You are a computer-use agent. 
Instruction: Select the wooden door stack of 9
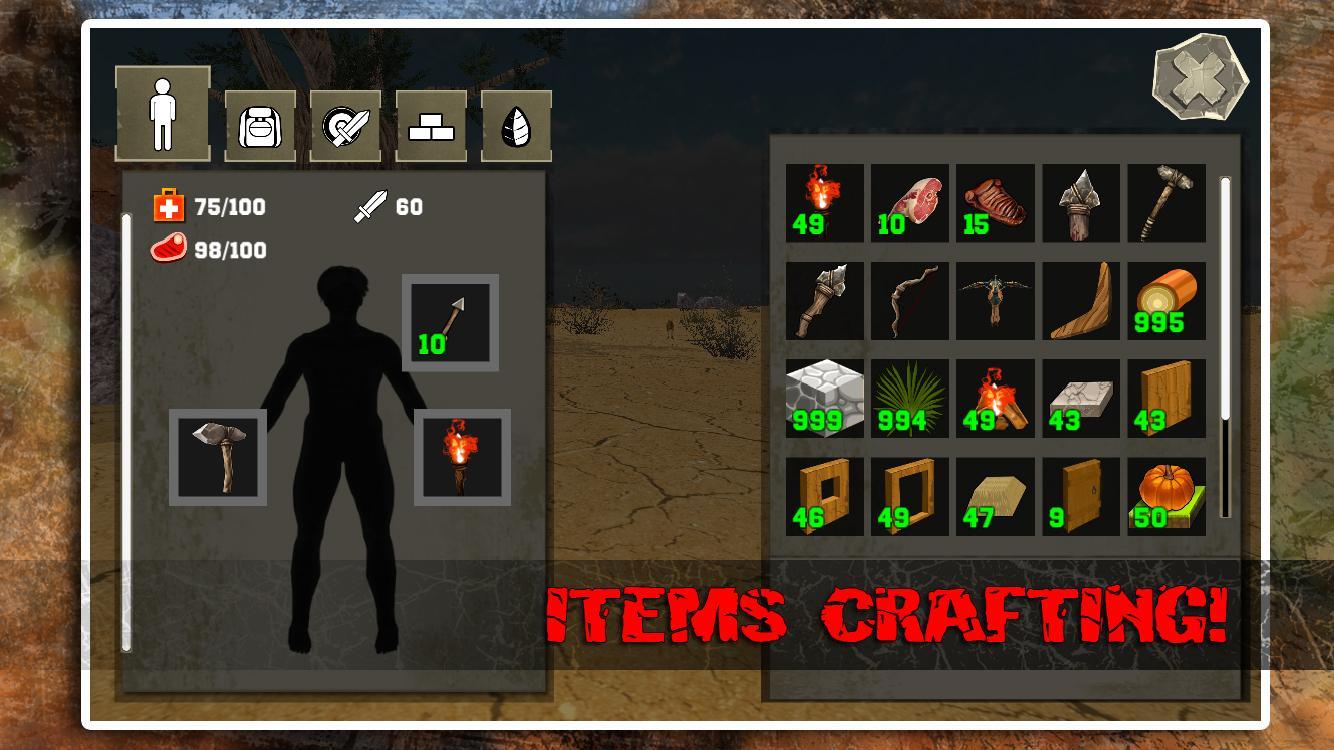click(1080, 496)
